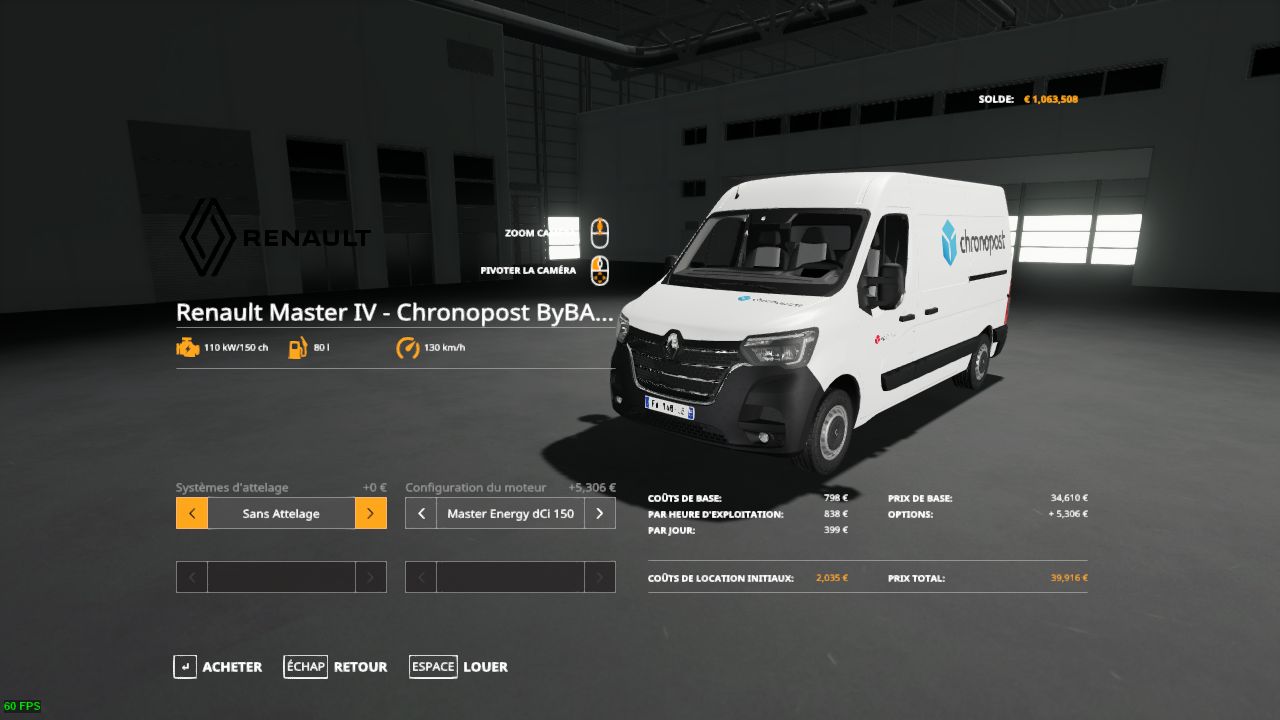Click the ÉCHAP key icon next to RETOUR
Screen dimensions: 1280x720
(305, 667)
